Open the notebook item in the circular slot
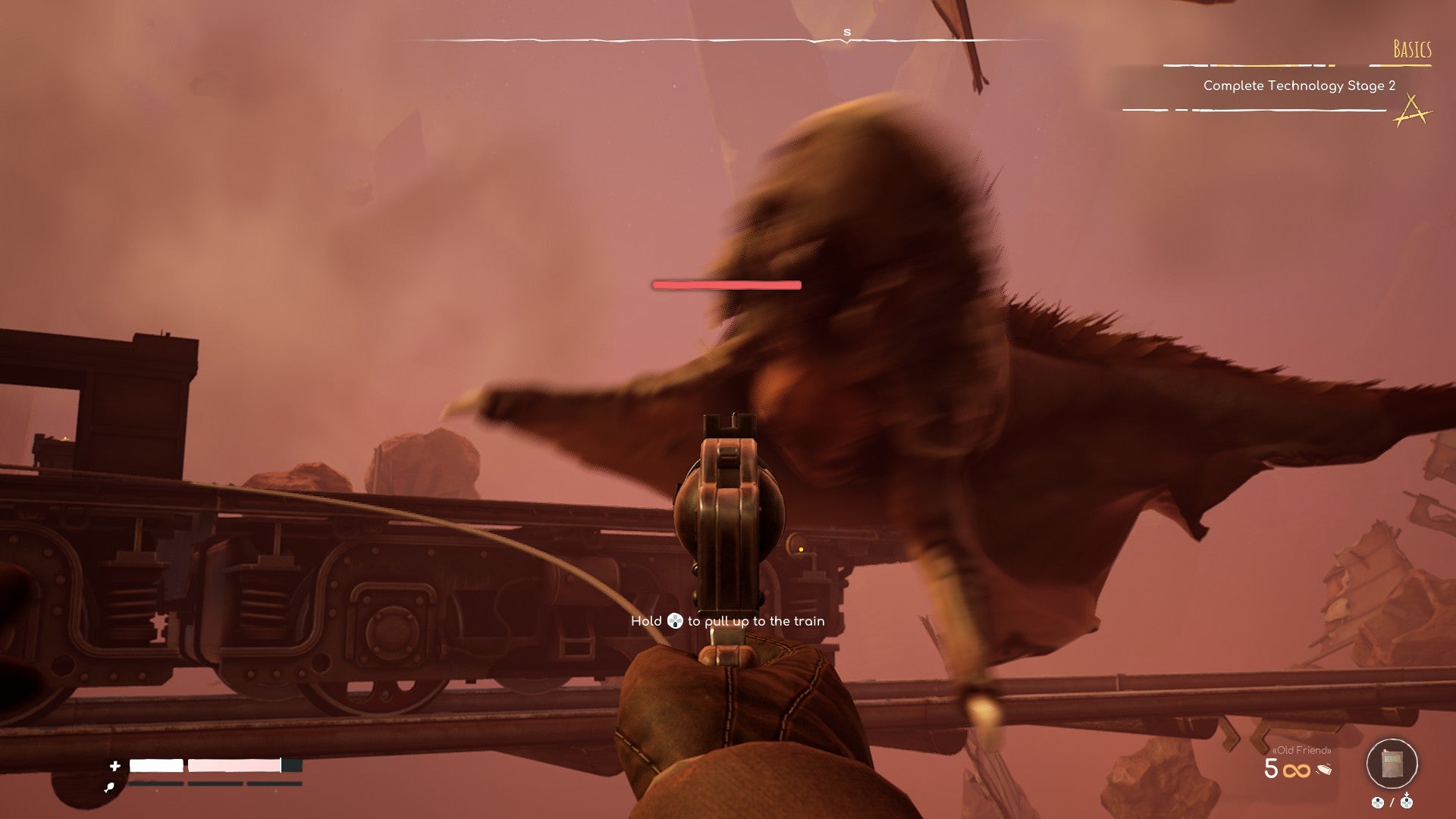The height and width of the screenshot is (819, 1456). [x=1392, y=763]
